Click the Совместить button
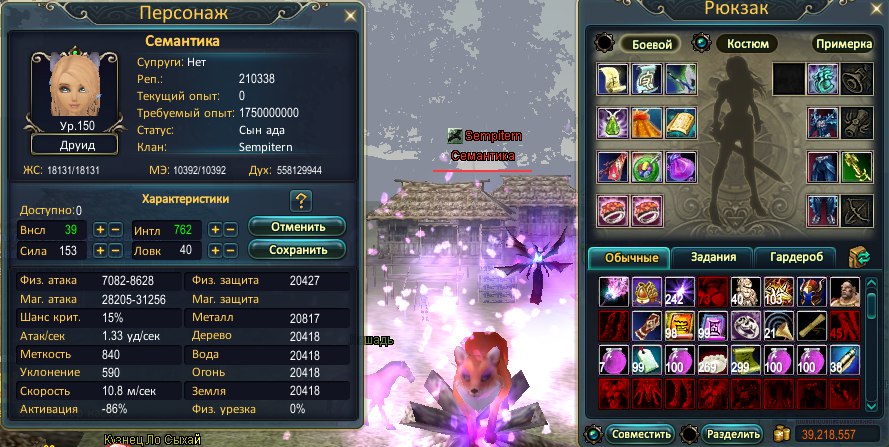Viewport: 889px width, 447px height. coord(639,435)
